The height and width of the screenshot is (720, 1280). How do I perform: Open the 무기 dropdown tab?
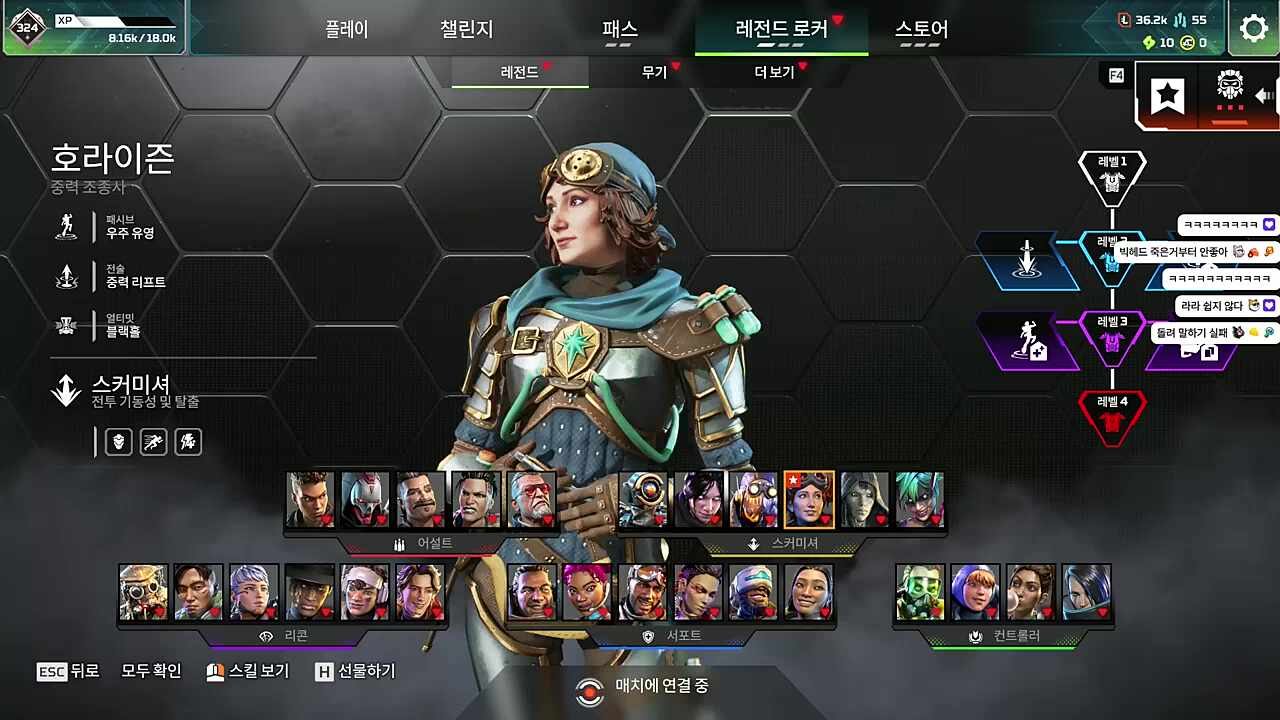point(652,72)
